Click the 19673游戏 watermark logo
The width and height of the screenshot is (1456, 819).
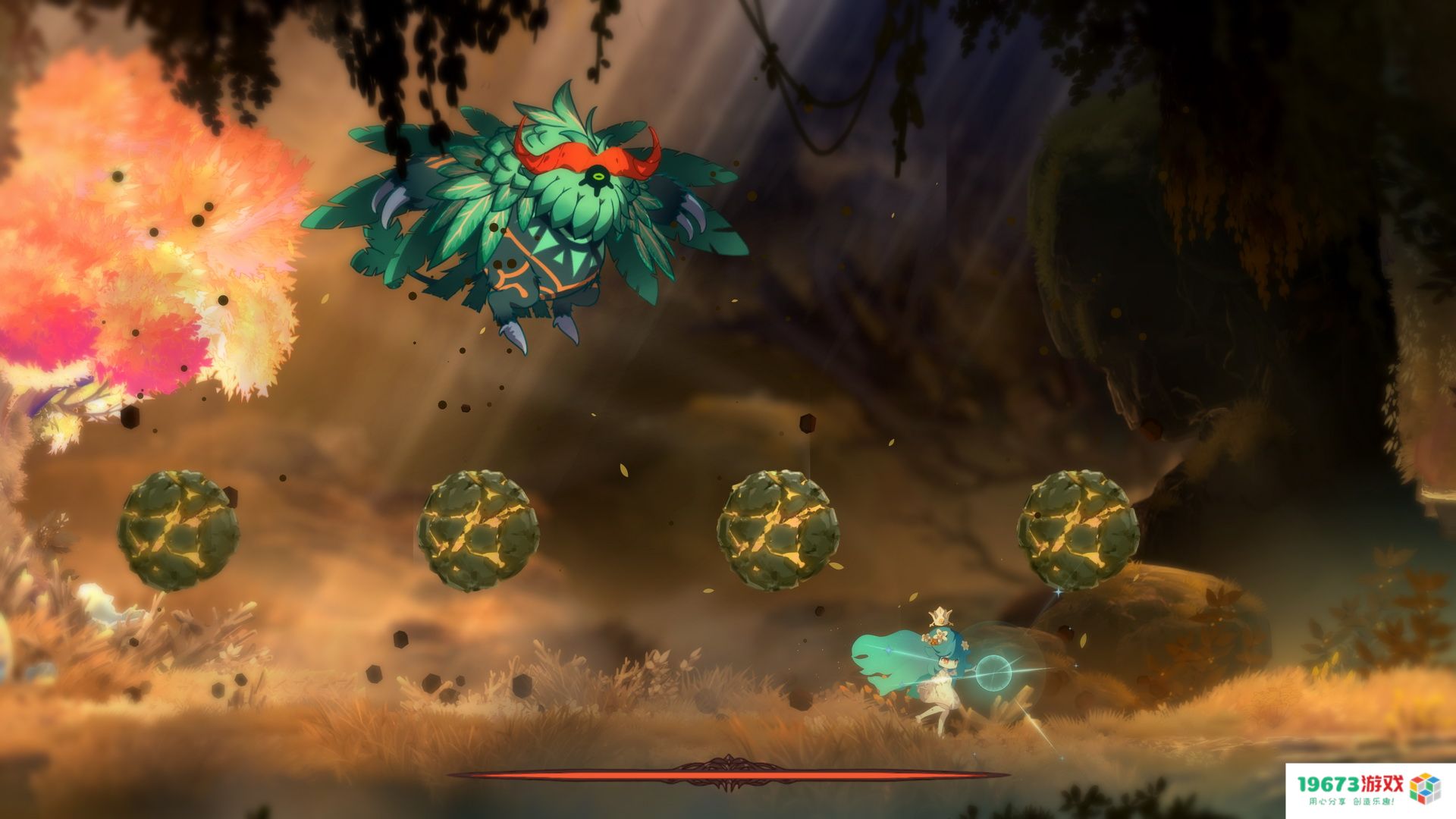(x=1368, y=789)
